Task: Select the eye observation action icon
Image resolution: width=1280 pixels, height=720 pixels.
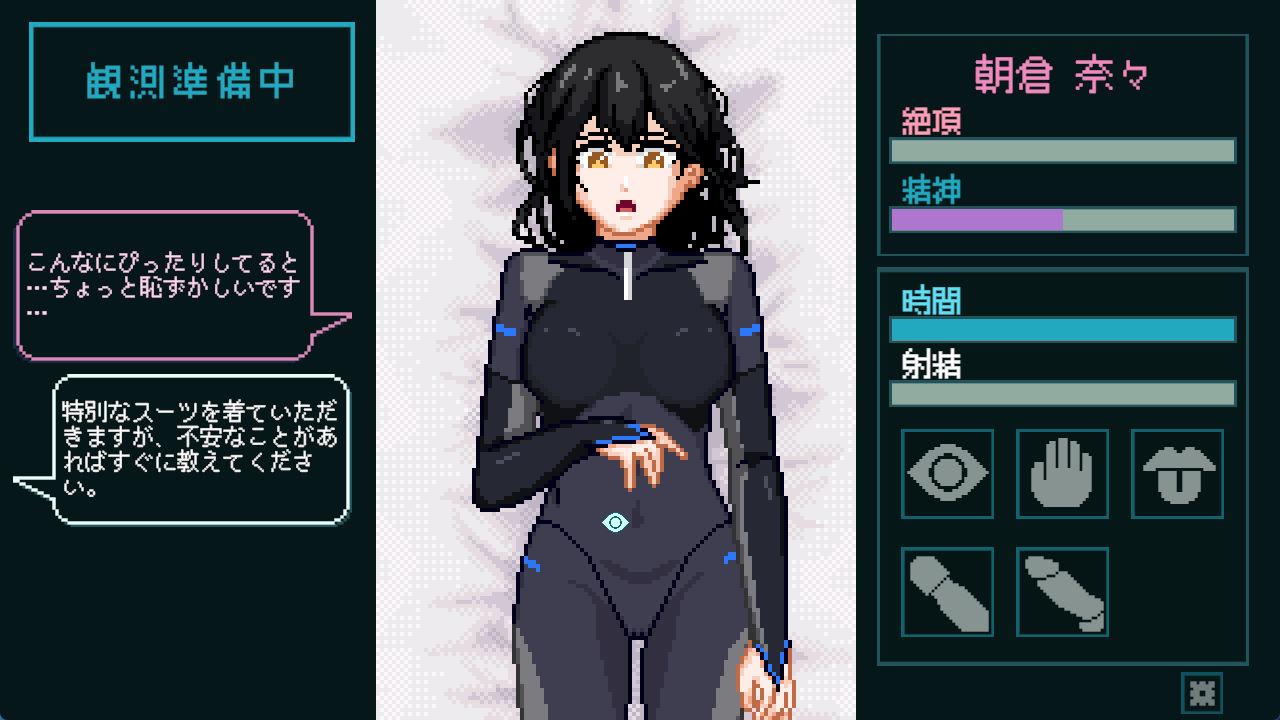Action: pos(946,474)
